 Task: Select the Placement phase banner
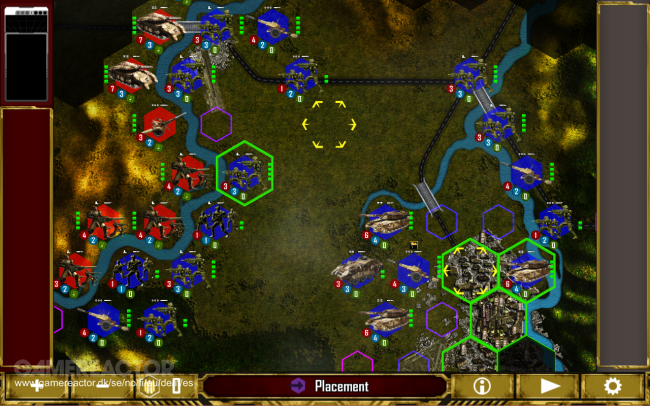(x=326, y=386)
